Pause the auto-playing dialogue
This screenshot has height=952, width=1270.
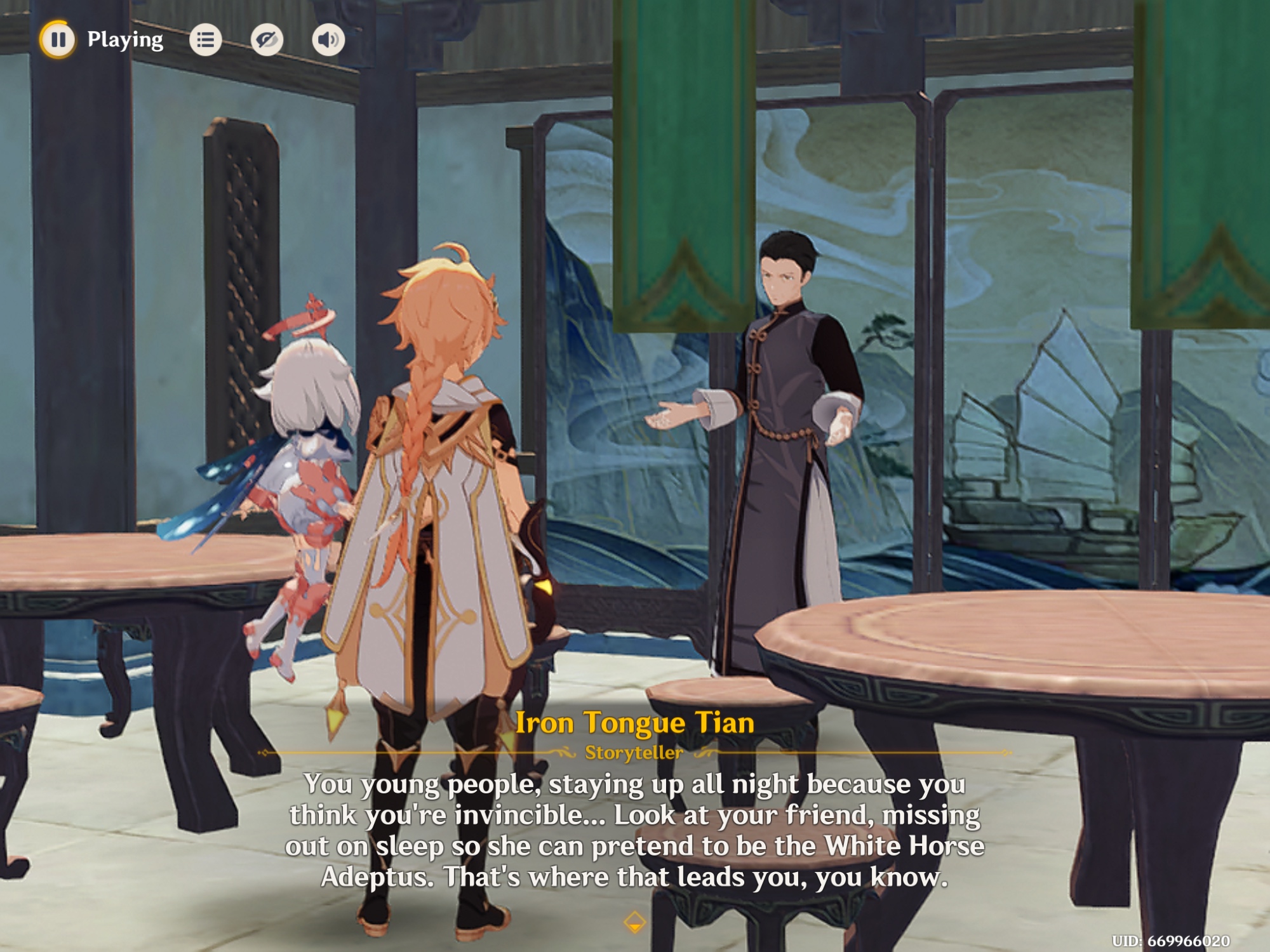pyautogui.click(x=58, y=39)
